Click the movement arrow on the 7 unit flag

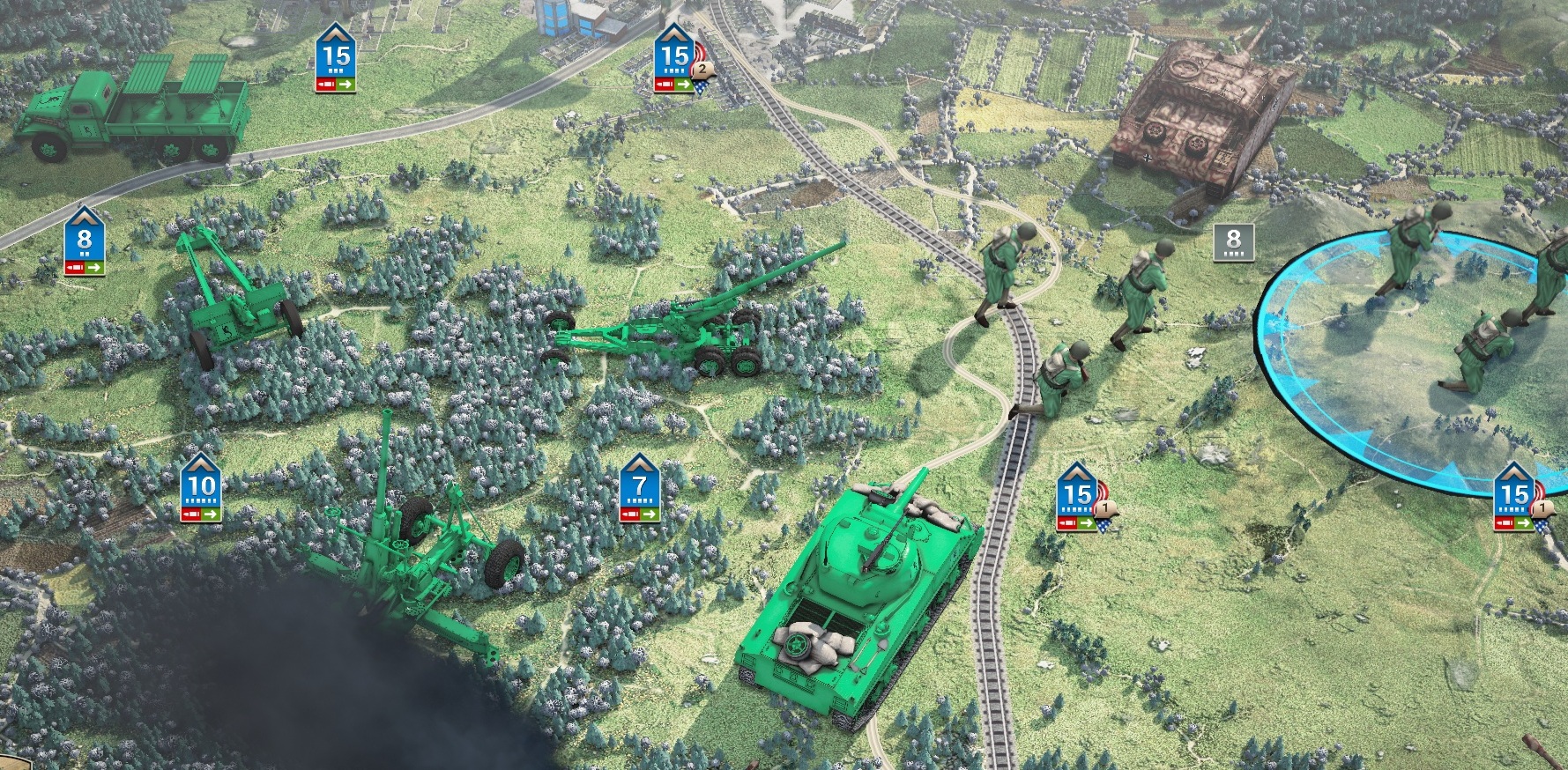pyautogui.click(x=650, y=514)
